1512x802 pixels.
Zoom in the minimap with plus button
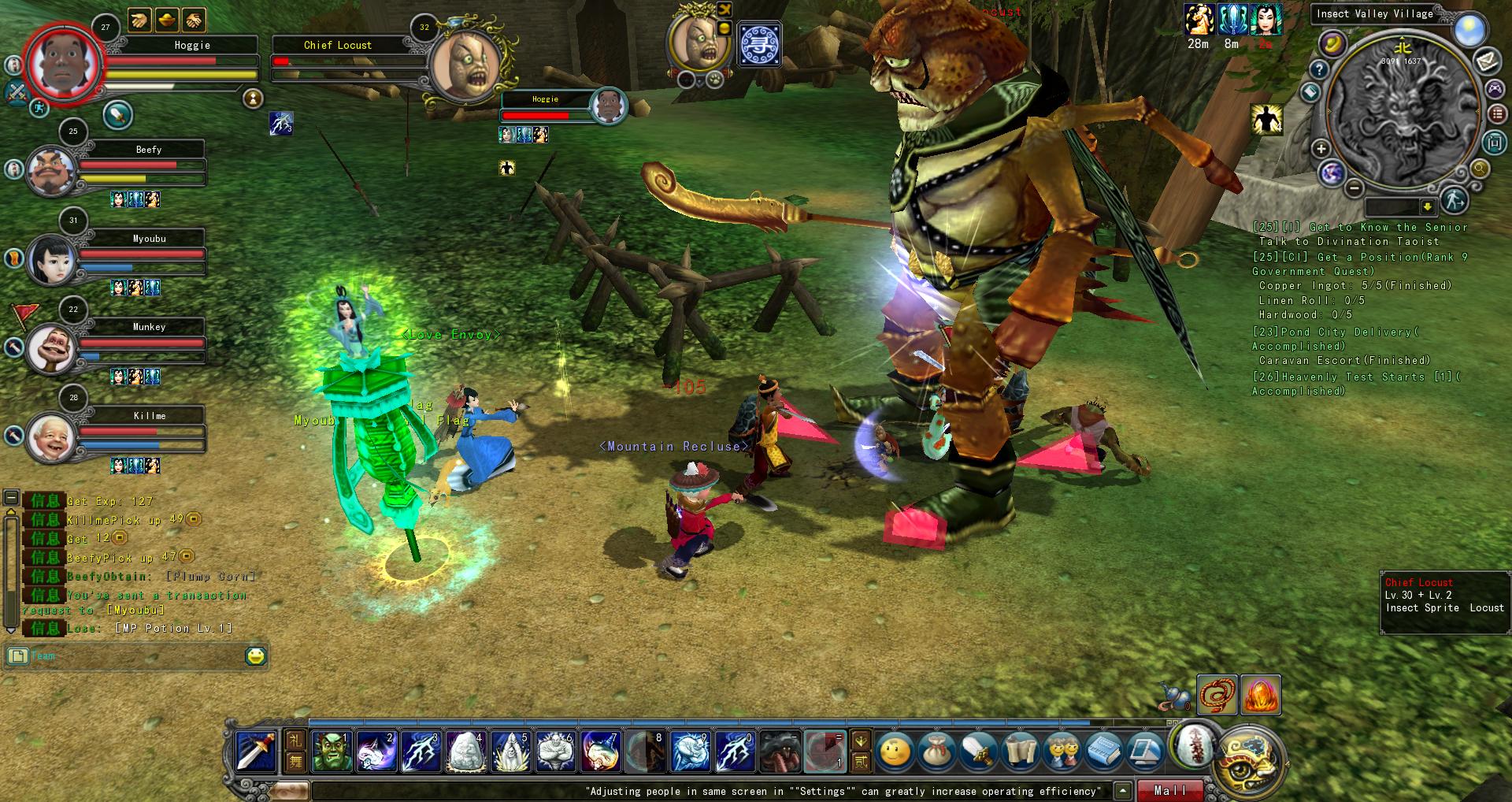pos(1321,148)
